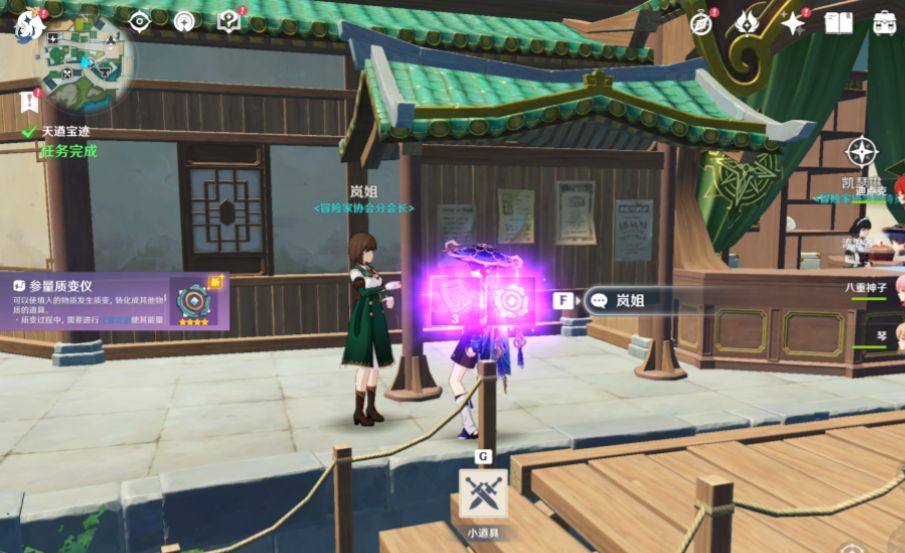The width and height of the screenshot is (905, 553).
Task: Open the 参量质变仪 item notification
Action: (115, 301)
